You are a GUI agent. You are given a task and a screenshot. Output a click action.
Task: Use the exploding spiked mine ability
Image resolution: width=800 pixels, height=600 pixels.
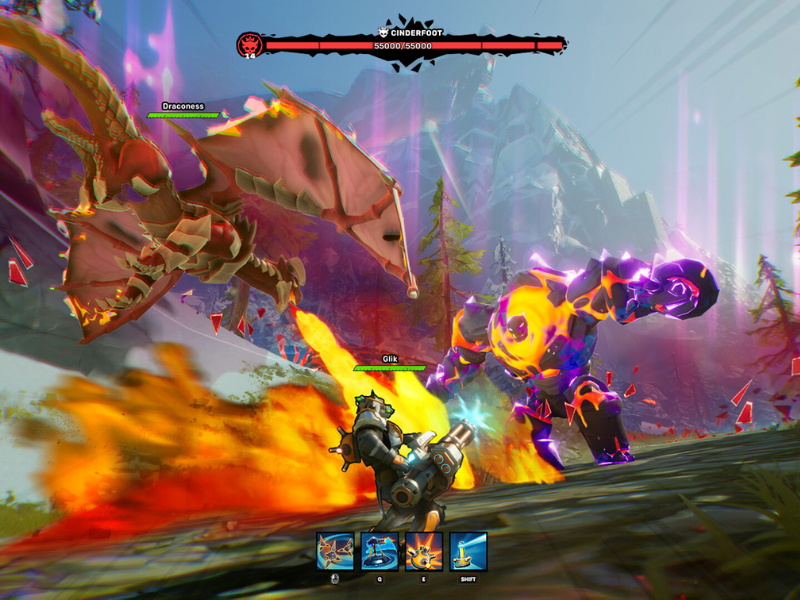pyautogui.click(x=424, y=551)
